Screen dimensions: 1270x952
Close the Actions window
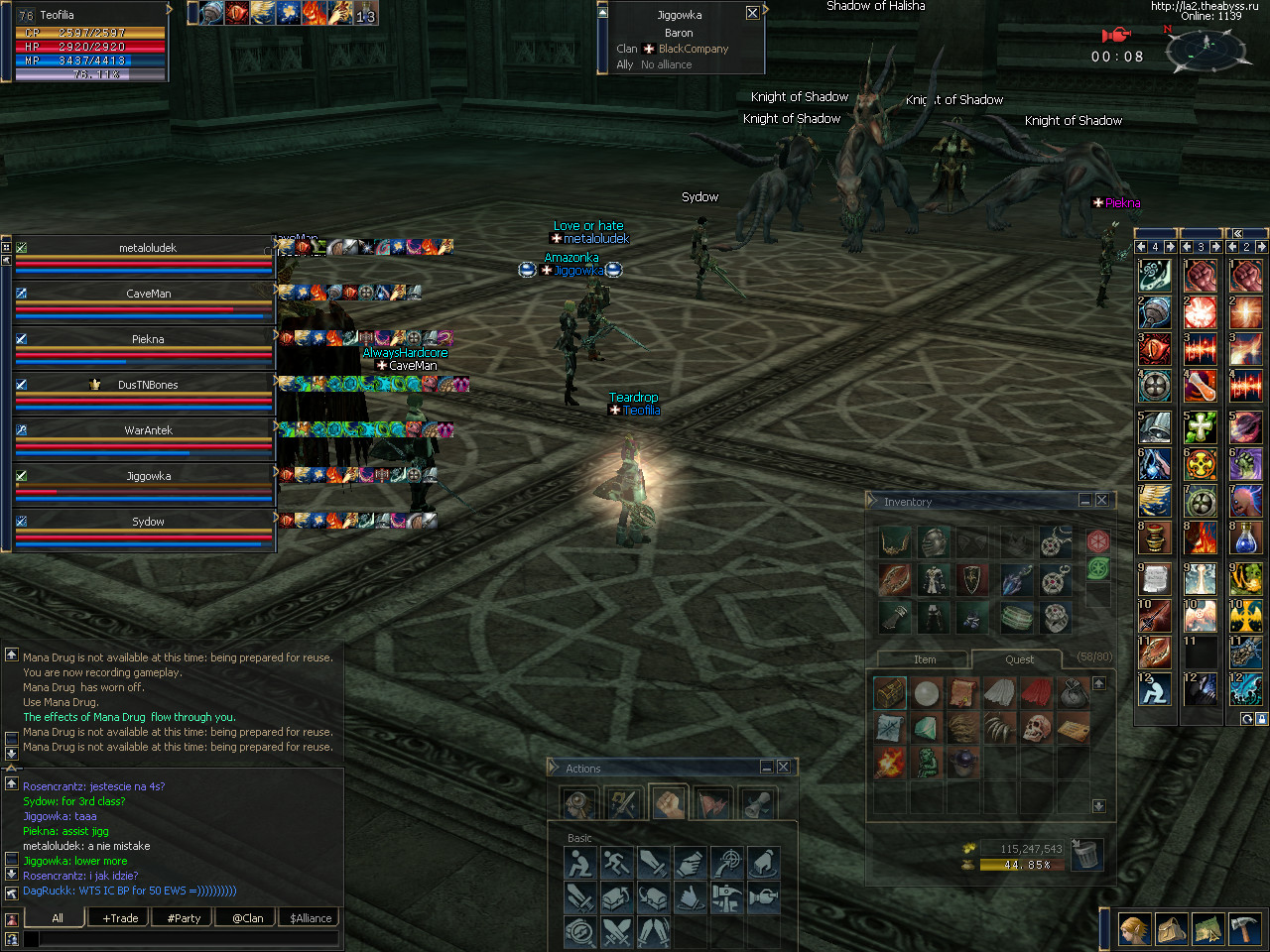tap(783, 767)
